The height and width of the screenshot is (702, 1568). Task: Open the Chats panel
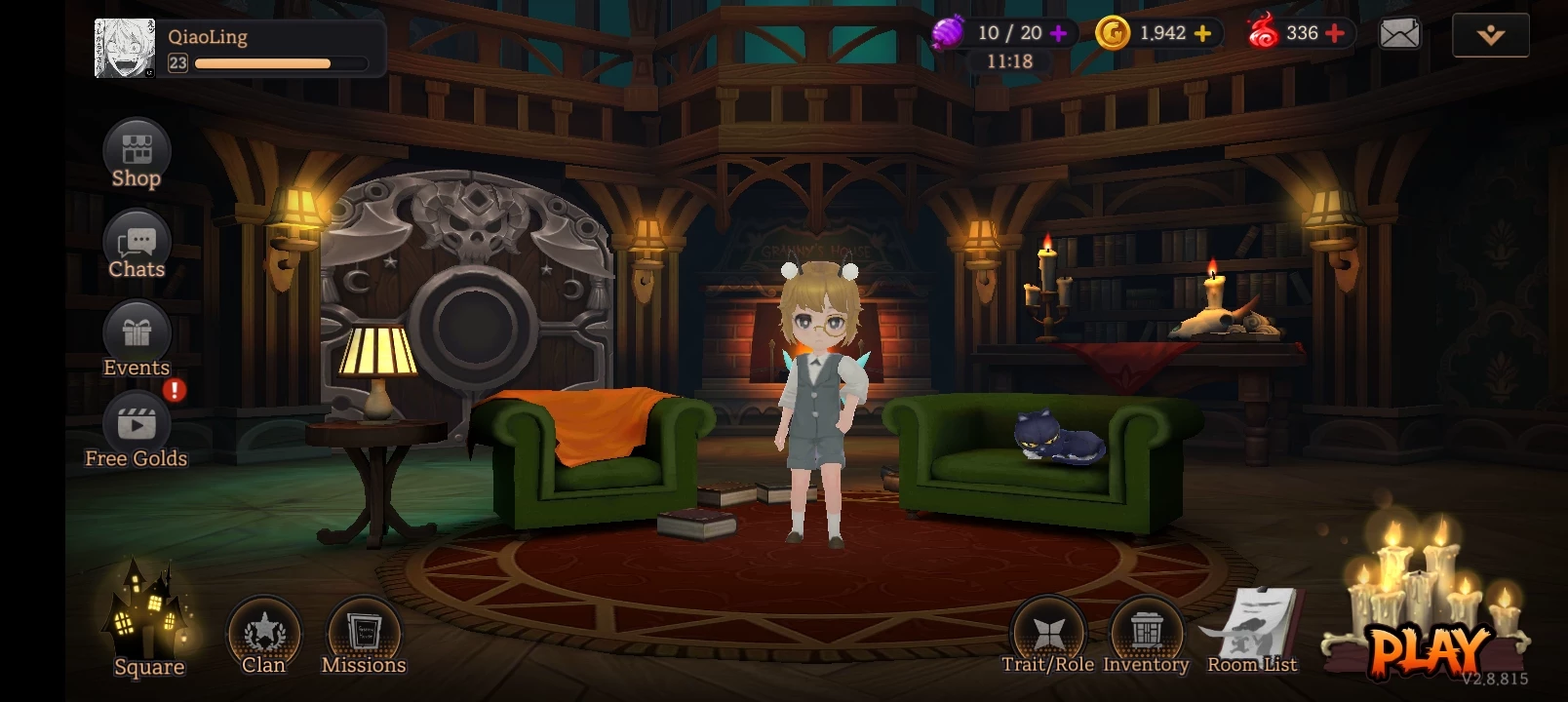click(x=137, y=245)
